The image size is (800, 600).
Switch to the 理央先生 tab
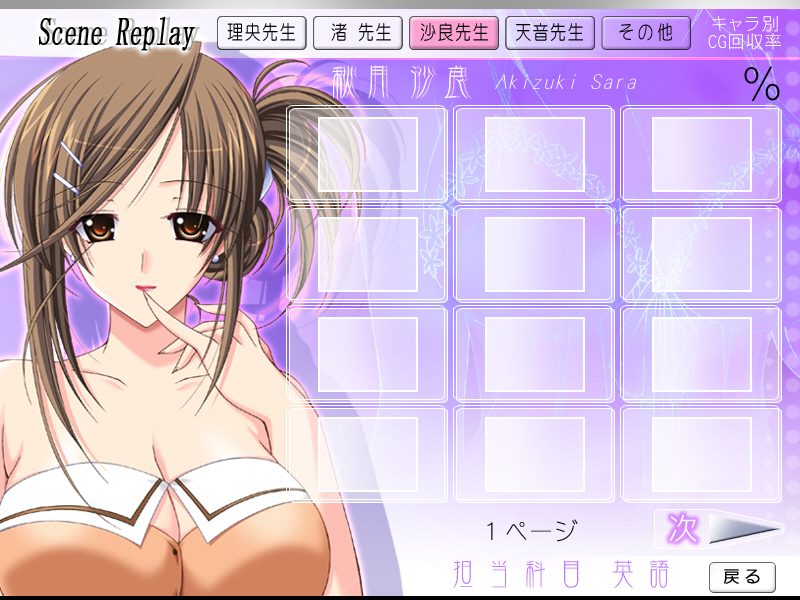[x=261, y=33]
